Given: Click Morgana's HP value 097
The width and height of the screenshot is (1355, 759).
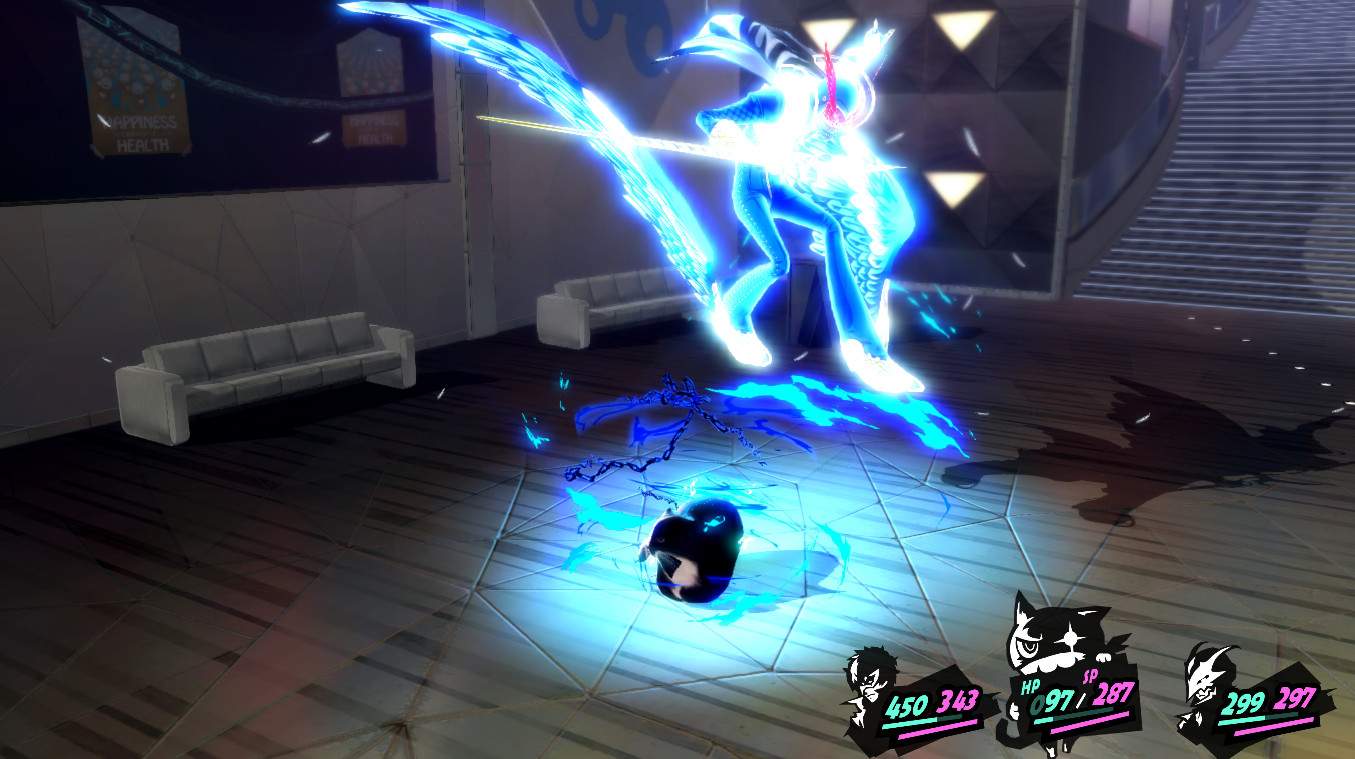Looking at the screenshot, I should pyautogui.click(x=1053, y=699).
